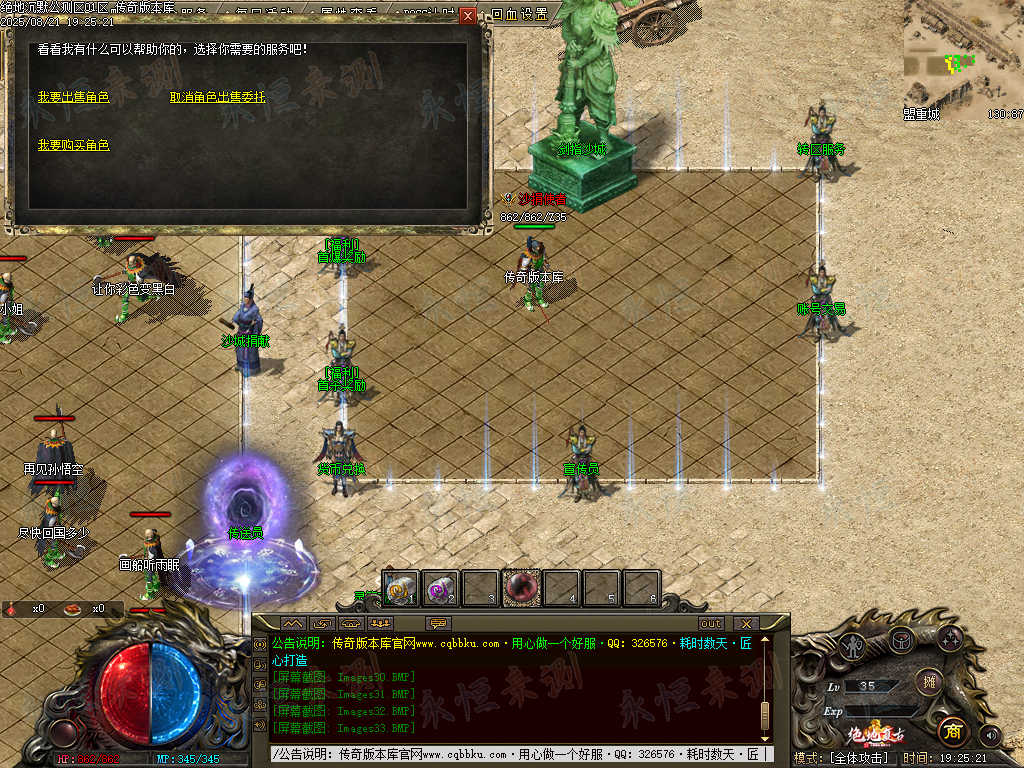This screenshot has height=768, width=1024.
Task: Close the NPC dialogue window
Action: click(x=468, y=16)
